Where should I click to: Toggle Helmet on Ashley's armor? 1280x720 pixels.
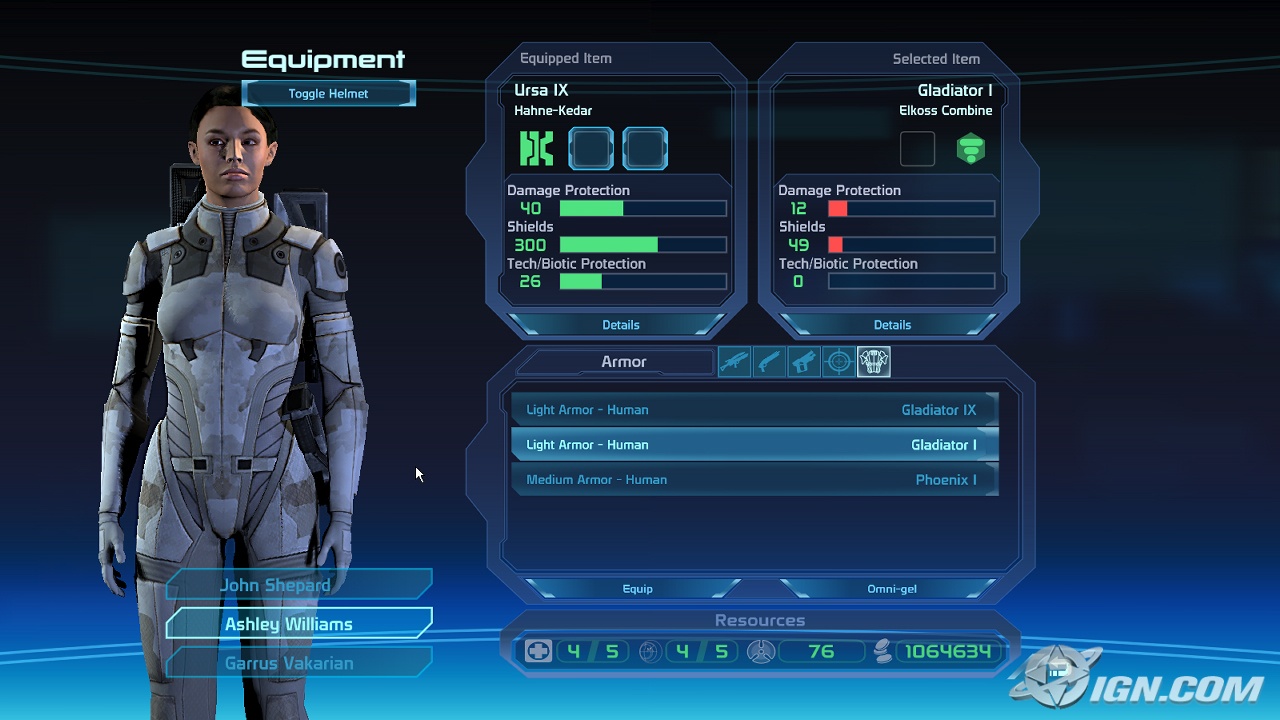point(328,93)
